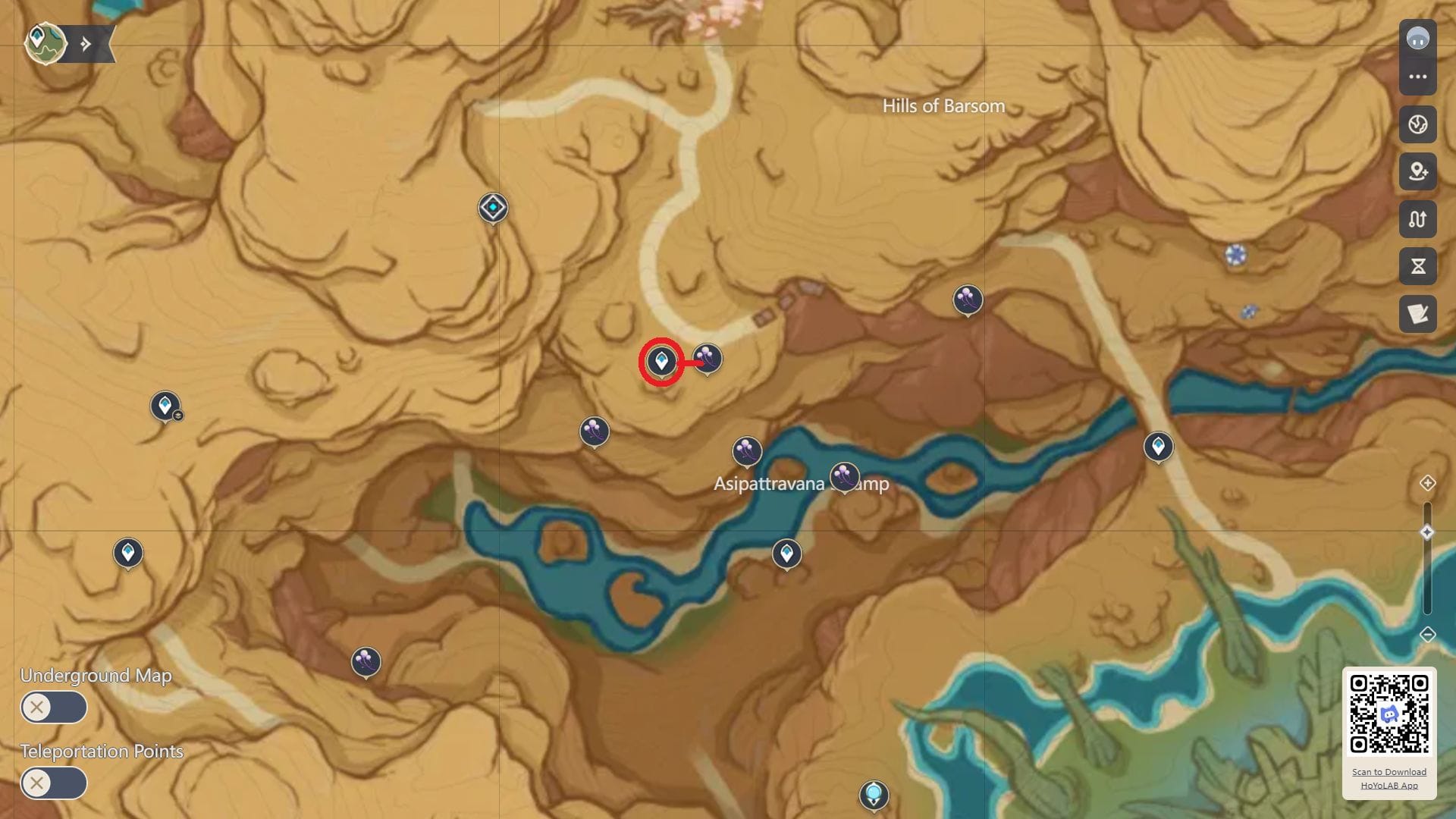Click the zoom slider handle
The image size is (1456, 819).
click(x=1427, y=533)
